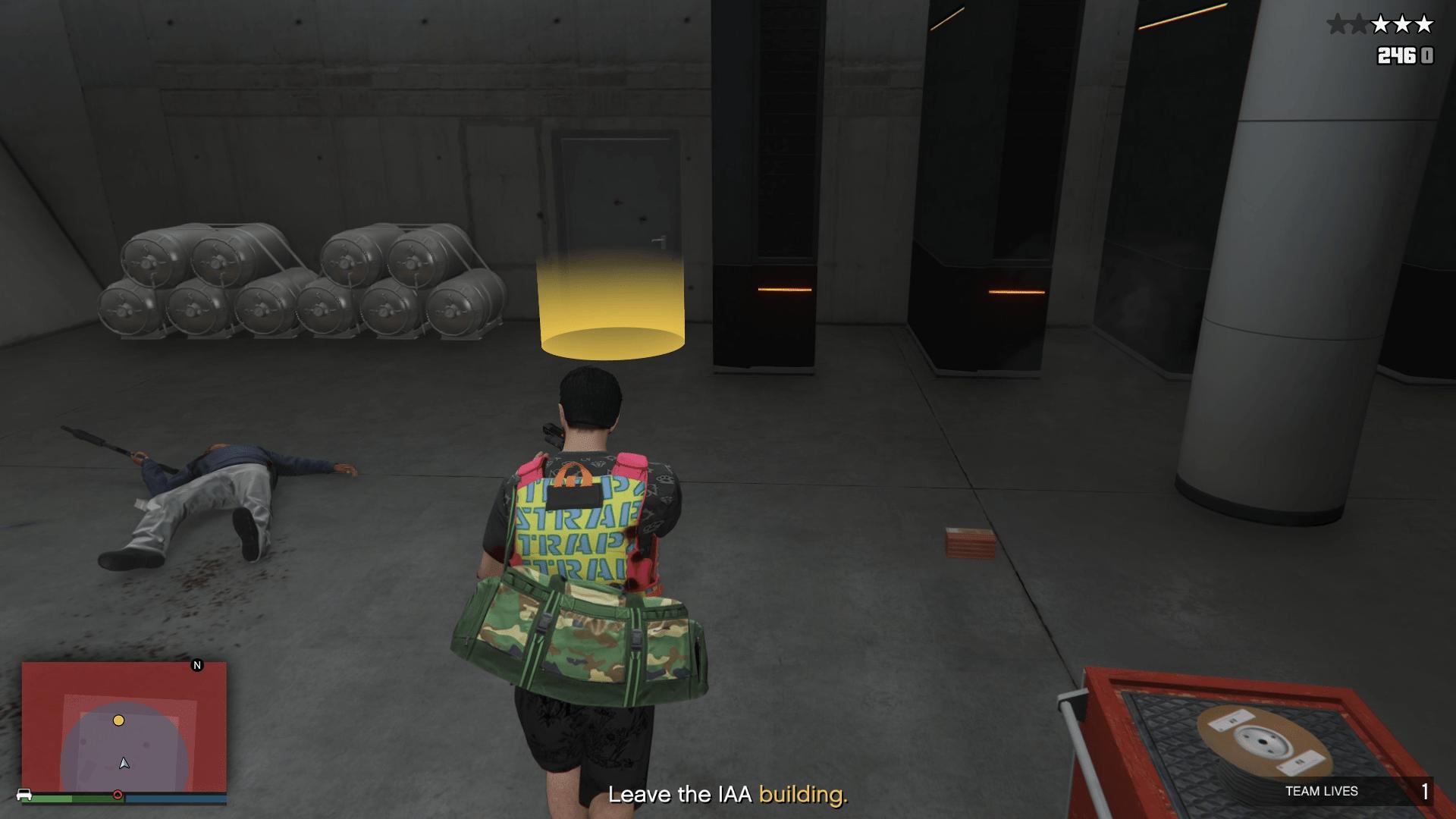
Task: Select the North compass indicator on the minimap
Action: 197,666
